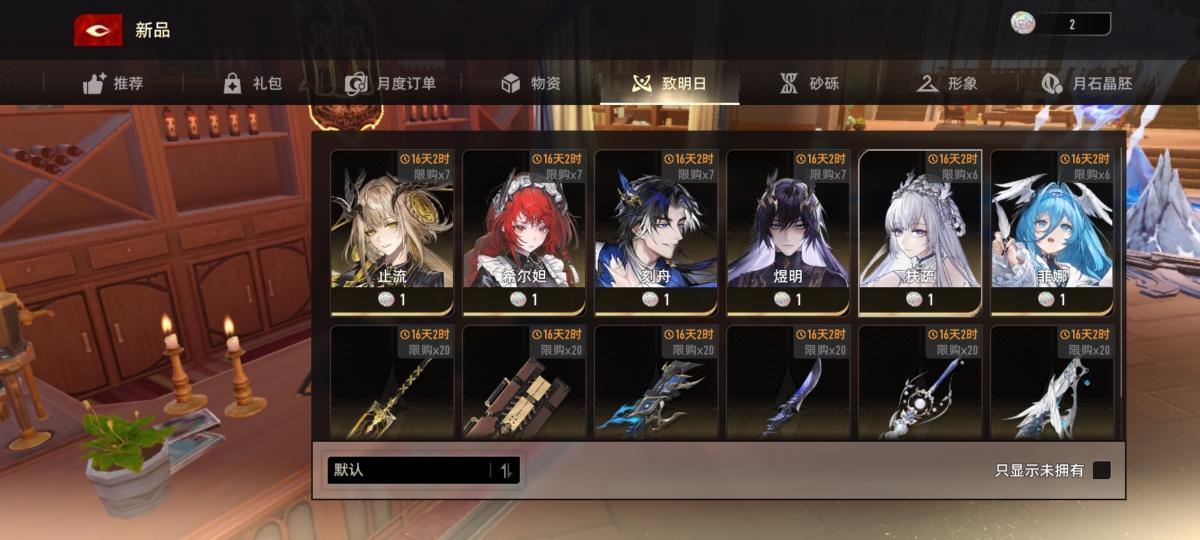Show the 物资 shop category
This screenshot has width=1200, height=540.
tap(531, 84)
